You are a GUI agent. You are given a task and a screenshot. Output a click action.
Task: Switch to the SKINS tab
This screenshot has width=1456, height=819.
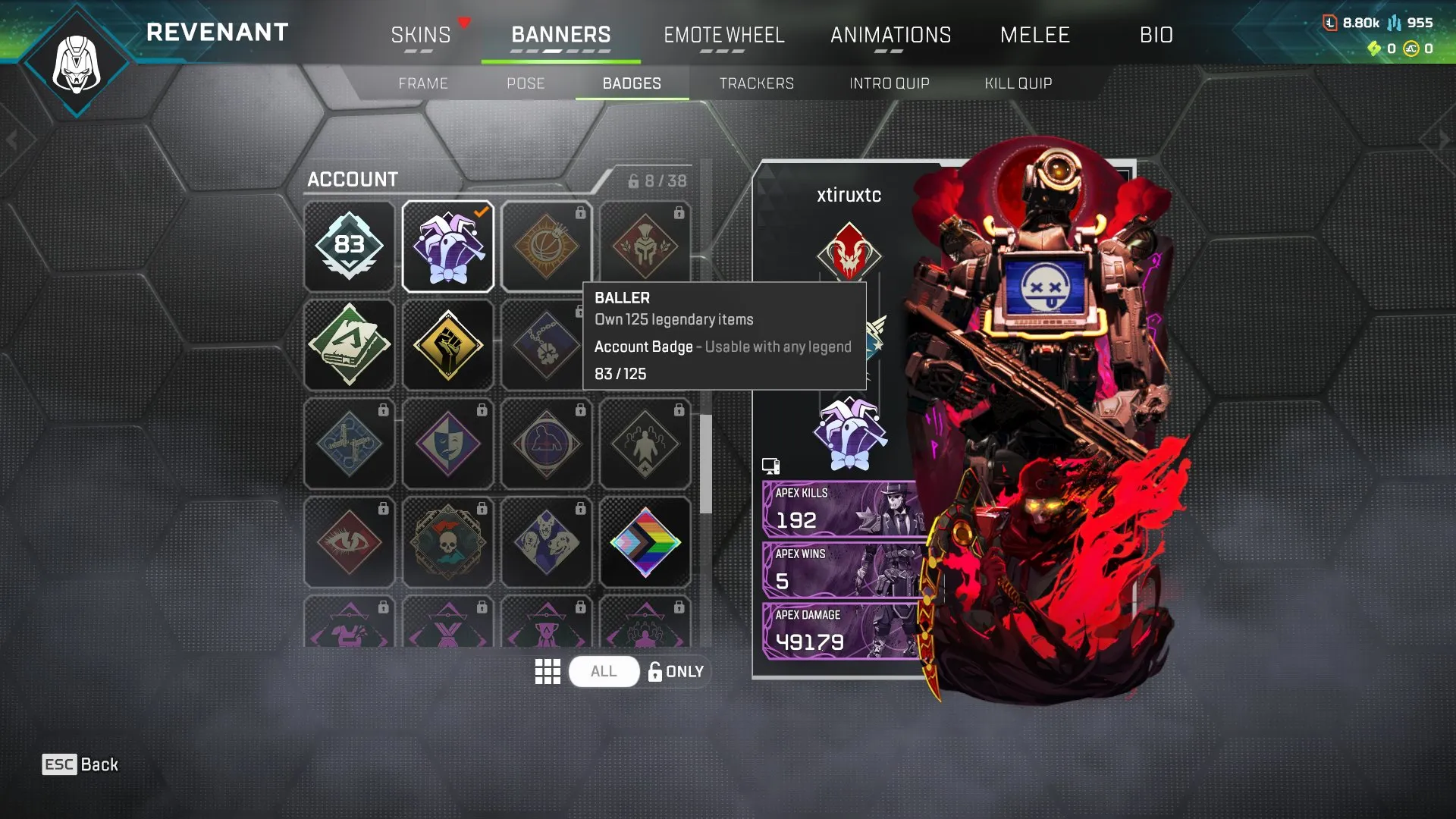422,35
